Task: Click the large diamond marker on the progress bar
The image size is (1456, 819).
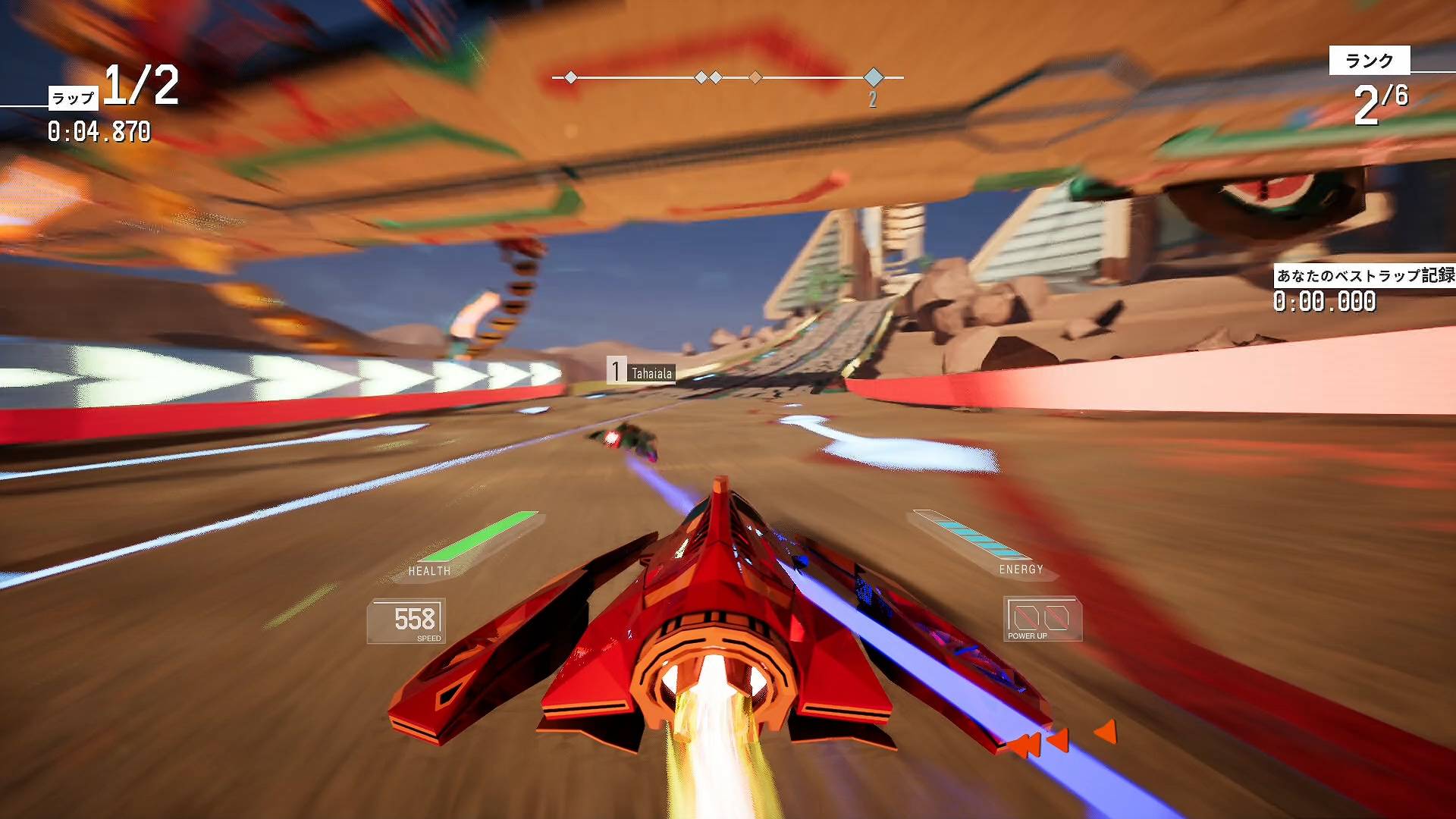Action: click(x=874, y=77)
